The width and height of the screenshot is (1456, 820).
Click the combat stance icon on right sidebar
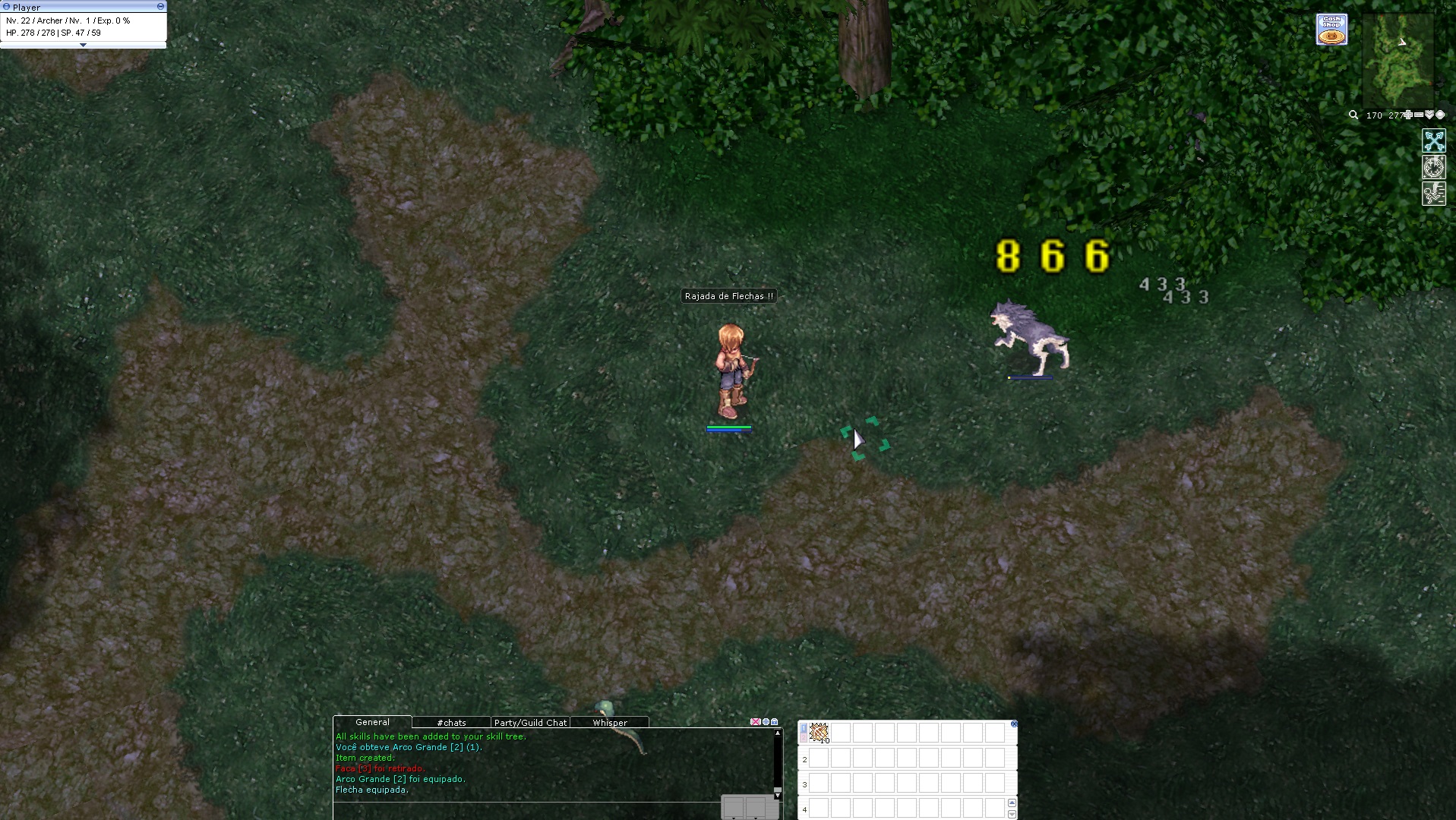click(x=1434, y=194)
